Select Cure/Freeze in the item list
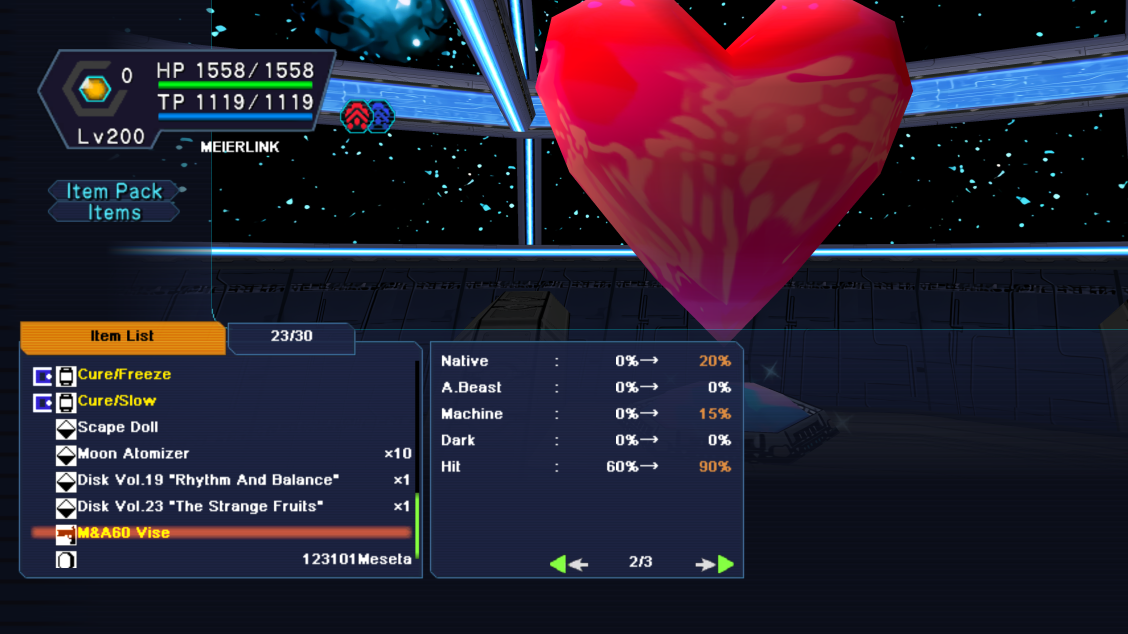Image resolution: width=1128 pixels, height=634 pixels. point(124,375)
